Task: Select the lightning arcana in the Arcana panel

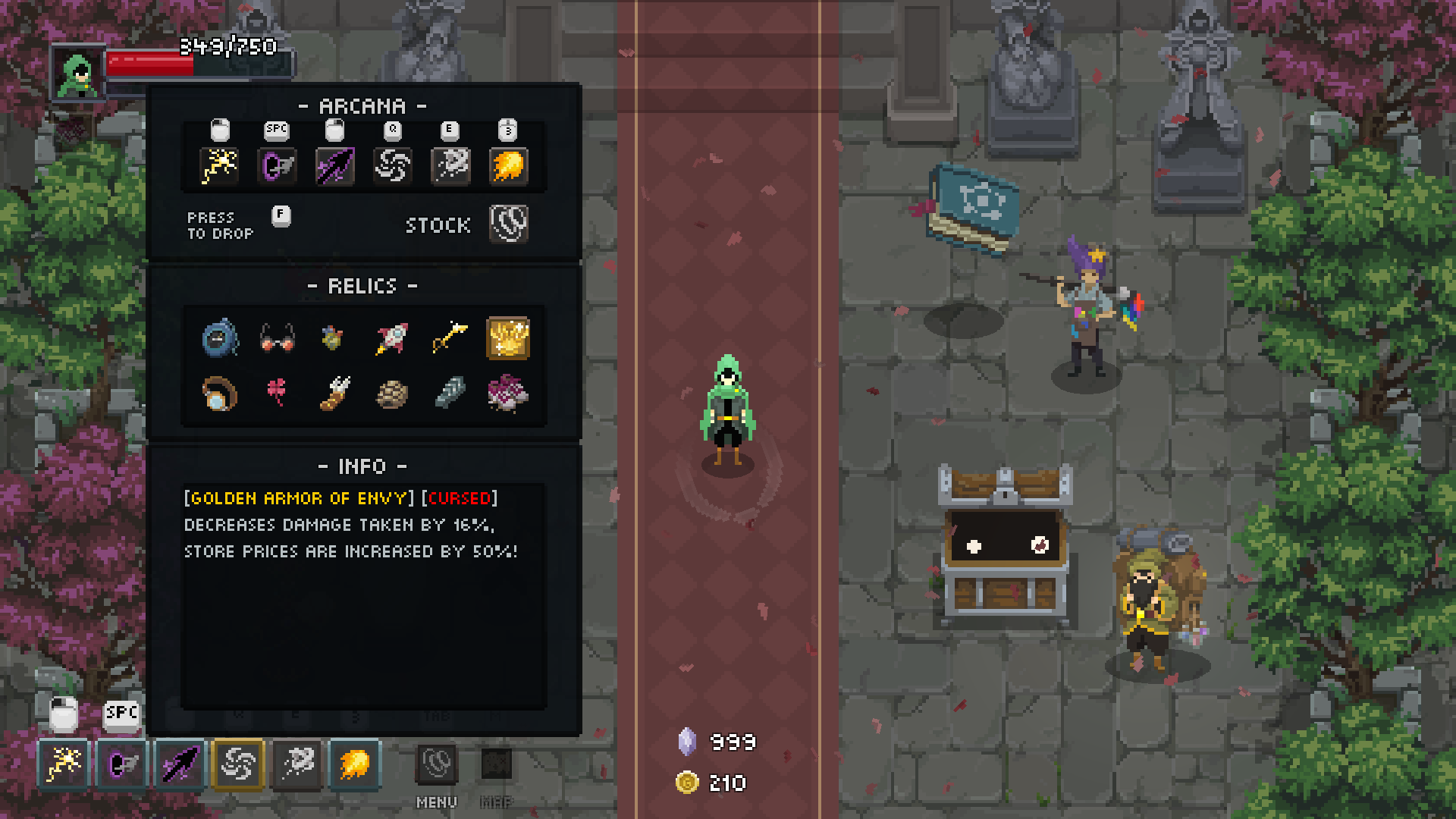Action: coord(219,165)
